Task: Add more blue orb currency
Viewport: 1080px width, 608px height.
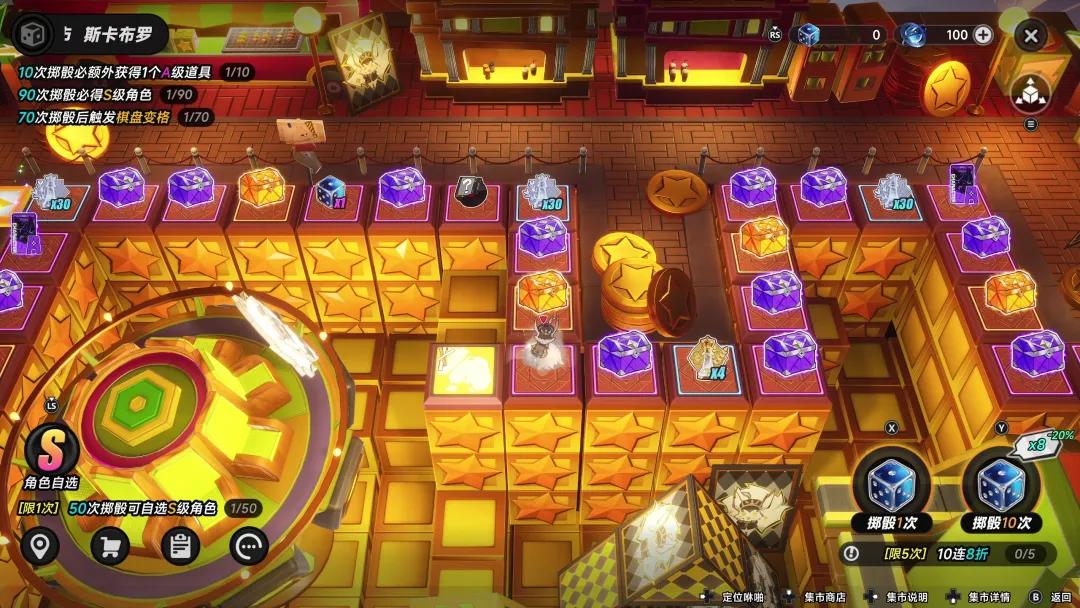Action: point(983,35)
